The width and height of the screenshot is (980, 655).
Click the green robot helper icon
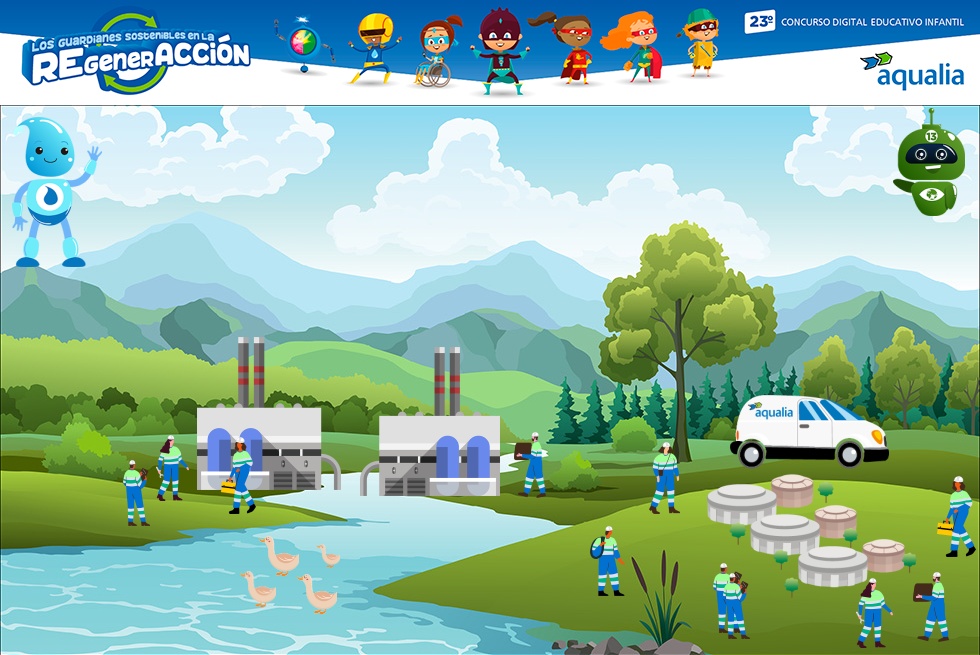click(931, 164)
